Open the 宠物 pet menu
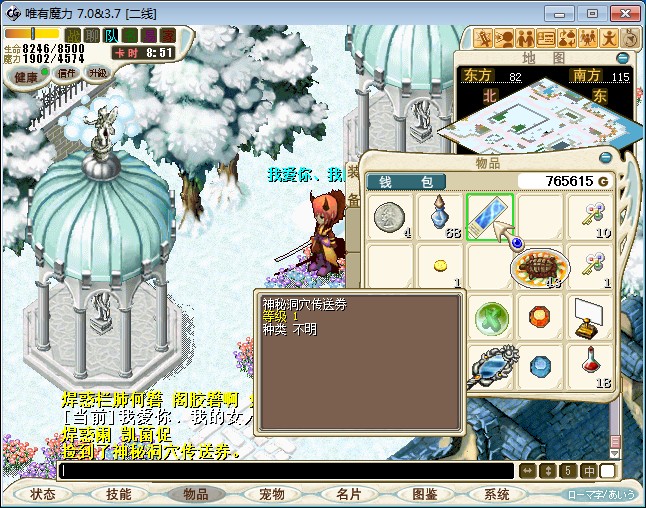 272,494
